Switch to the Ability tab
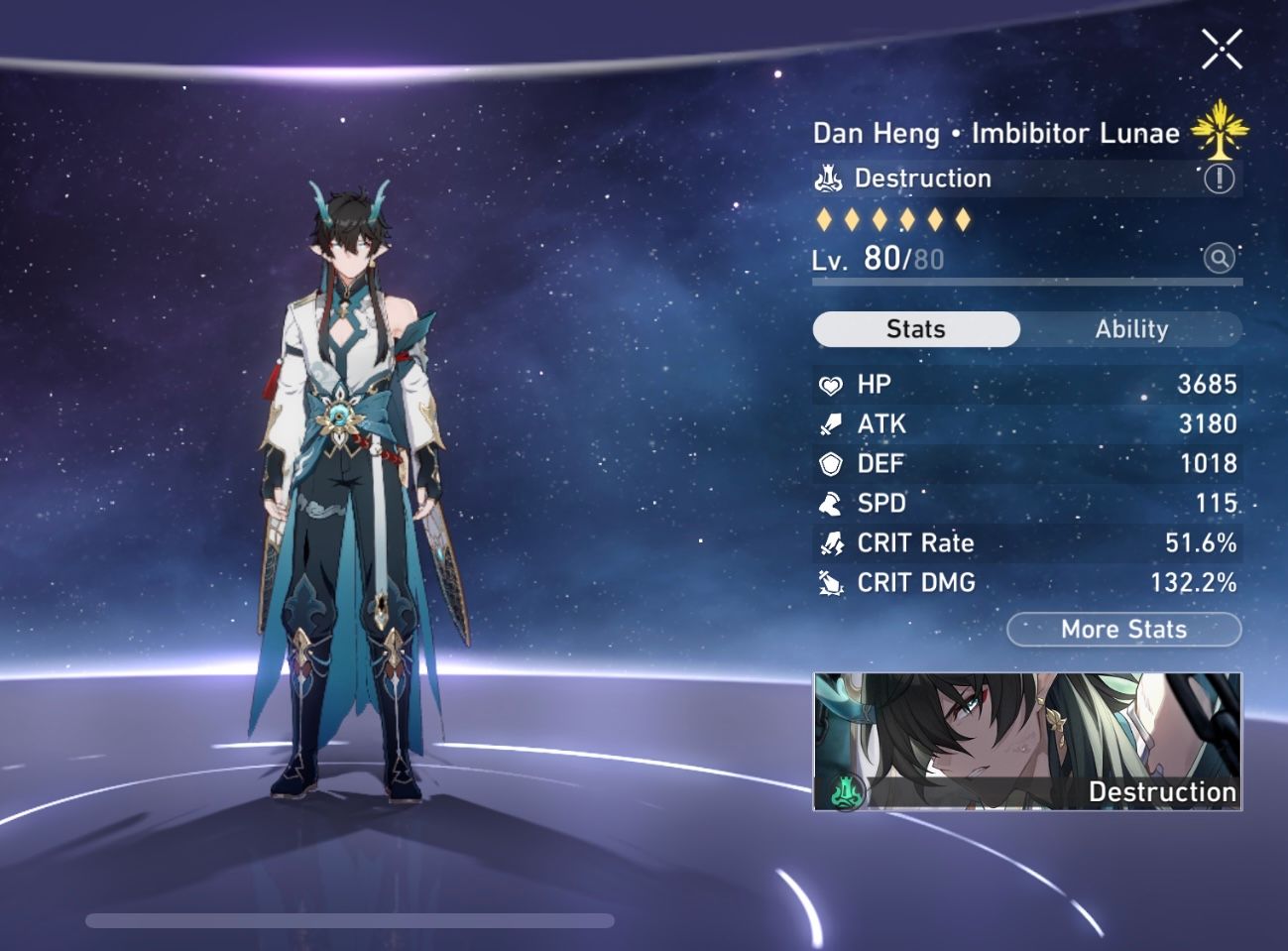The width and height of the screenshot is (1288, 951). click(1132, 329)
